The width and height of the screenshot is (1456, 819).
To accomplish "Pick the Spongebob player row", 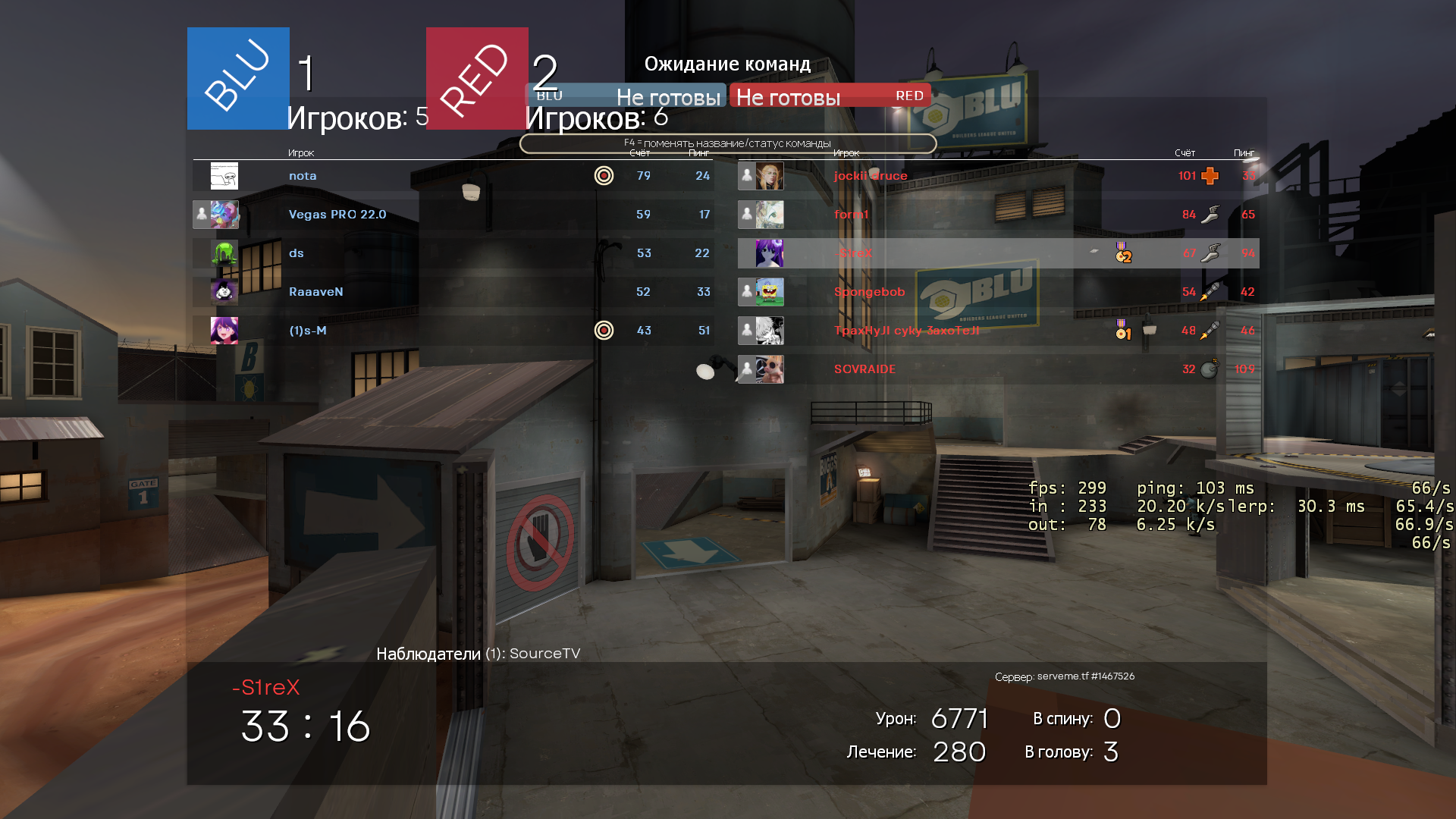I will click(x=869, y=292).
